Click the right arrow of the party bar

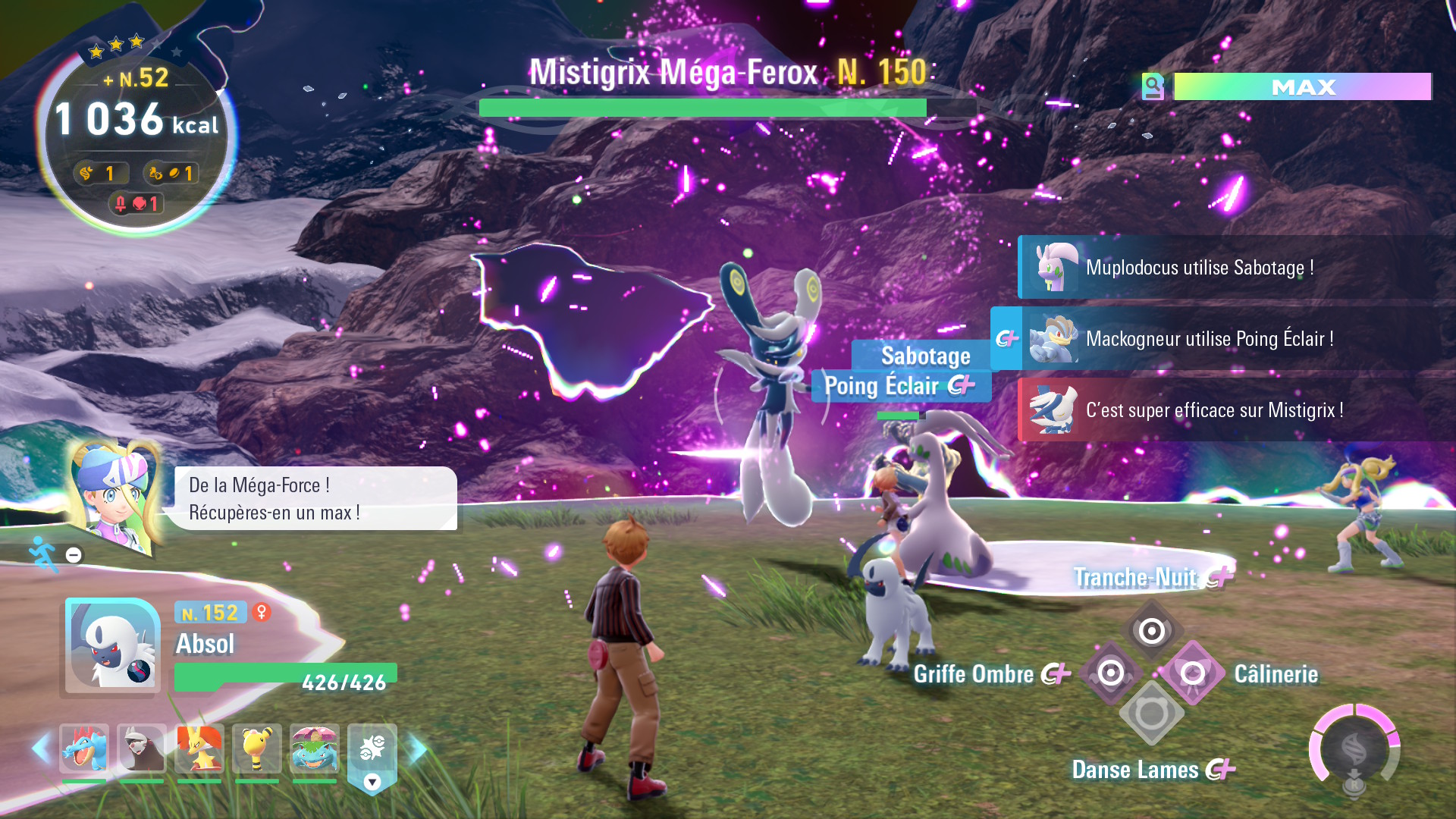tap(418, 748)
